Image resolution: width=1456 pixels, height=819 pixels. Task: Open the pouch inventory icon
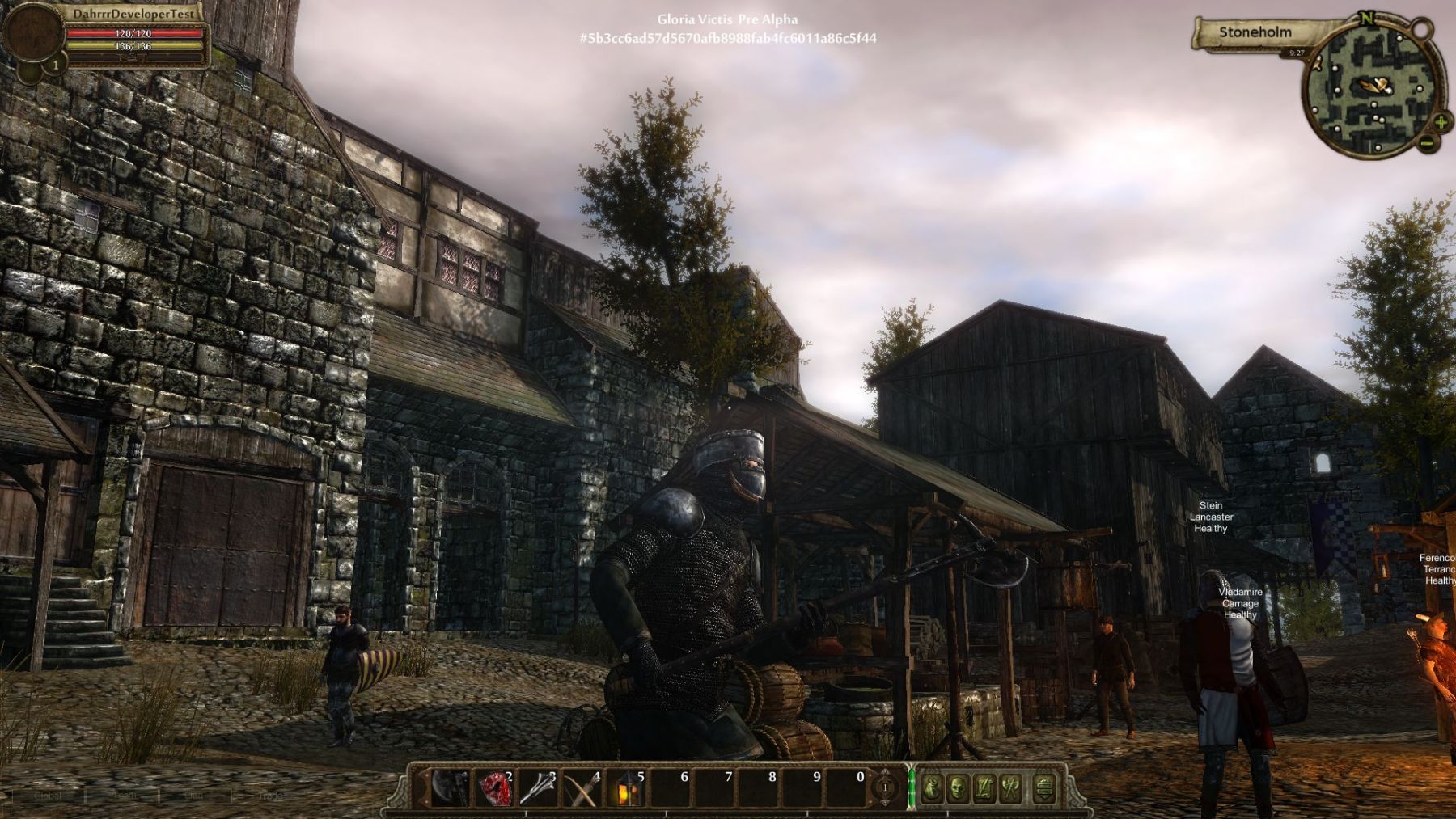[932, 787]
